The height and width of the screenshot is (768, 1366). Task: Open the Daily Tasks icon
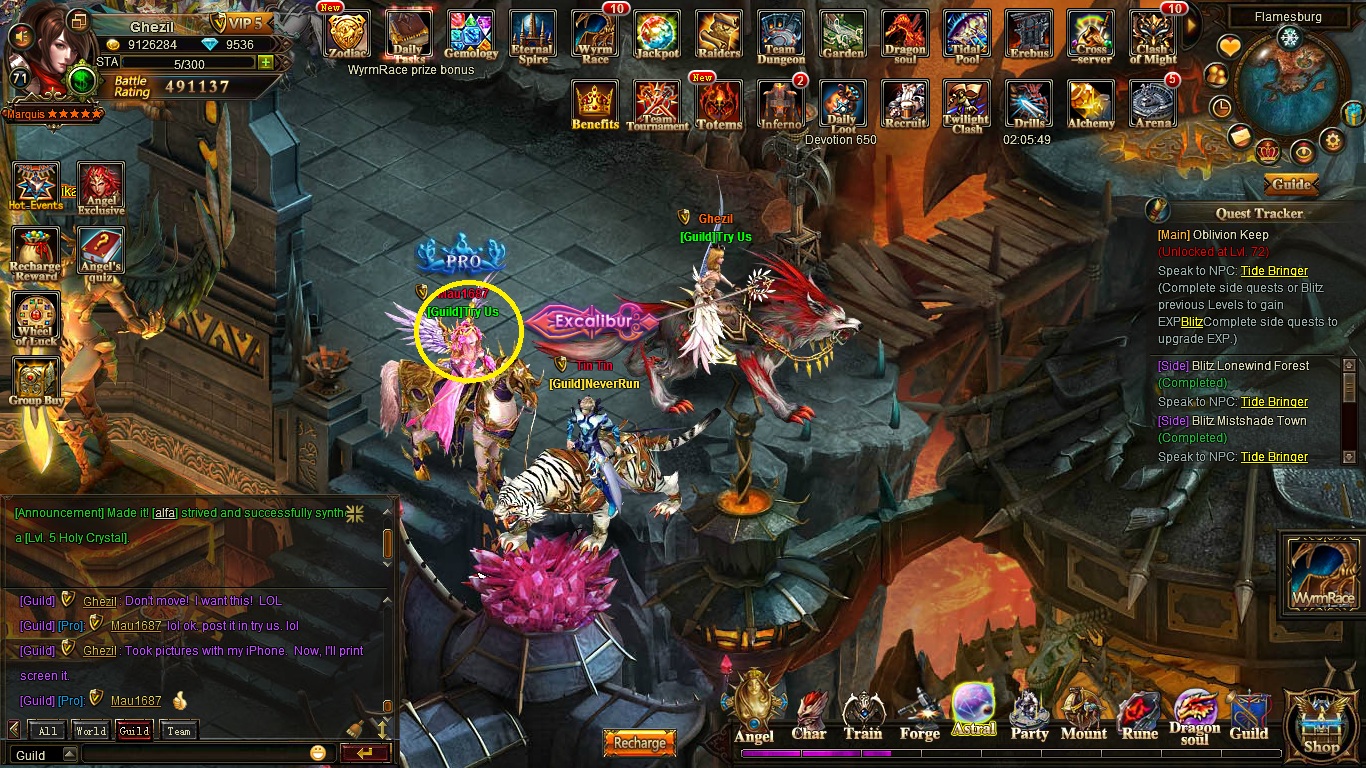[x=409, y=35]
